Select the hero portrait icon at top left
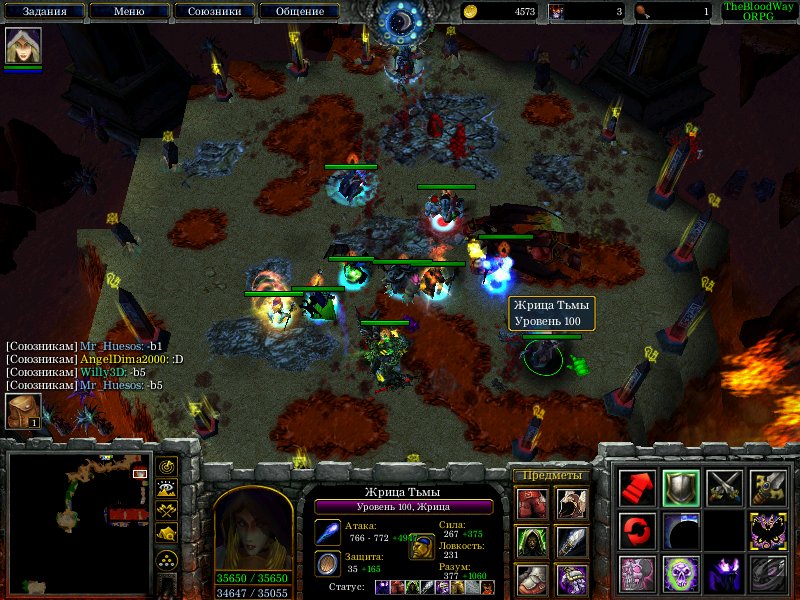800x600 pixels. (x=22, y=46)
